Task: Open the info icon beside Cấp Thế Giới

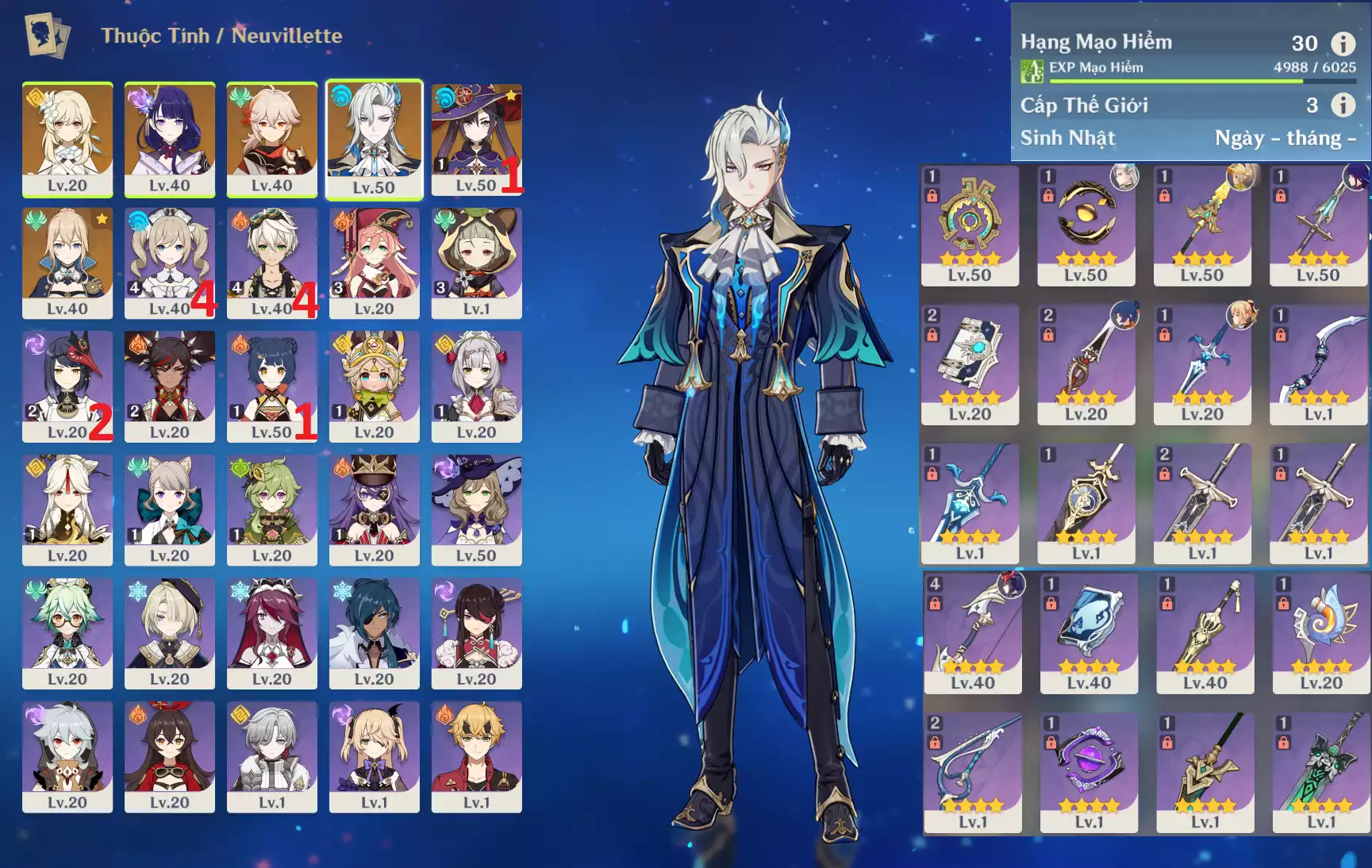Action: 1343,105
